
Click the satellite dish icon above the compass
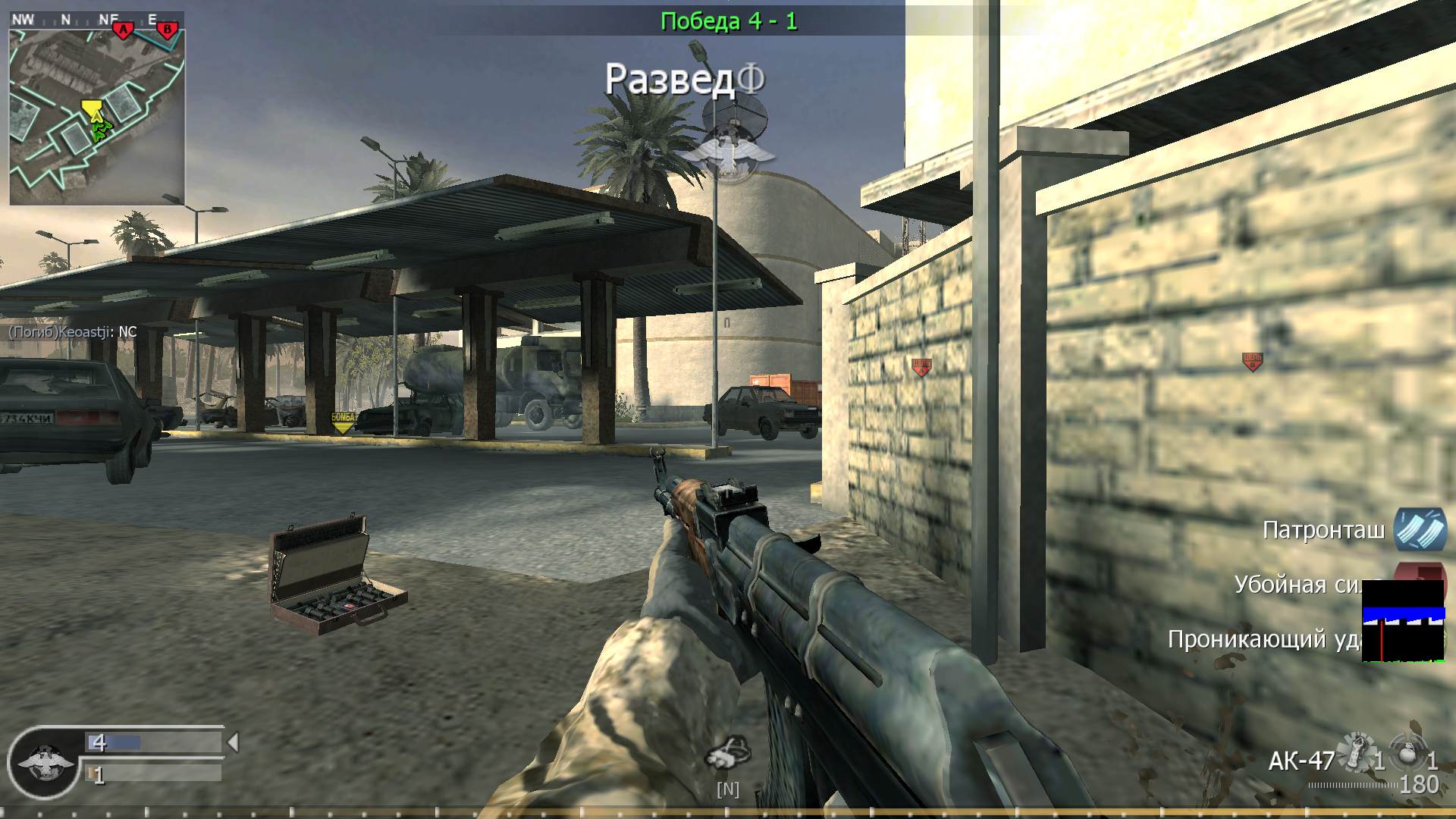point(733,120)
